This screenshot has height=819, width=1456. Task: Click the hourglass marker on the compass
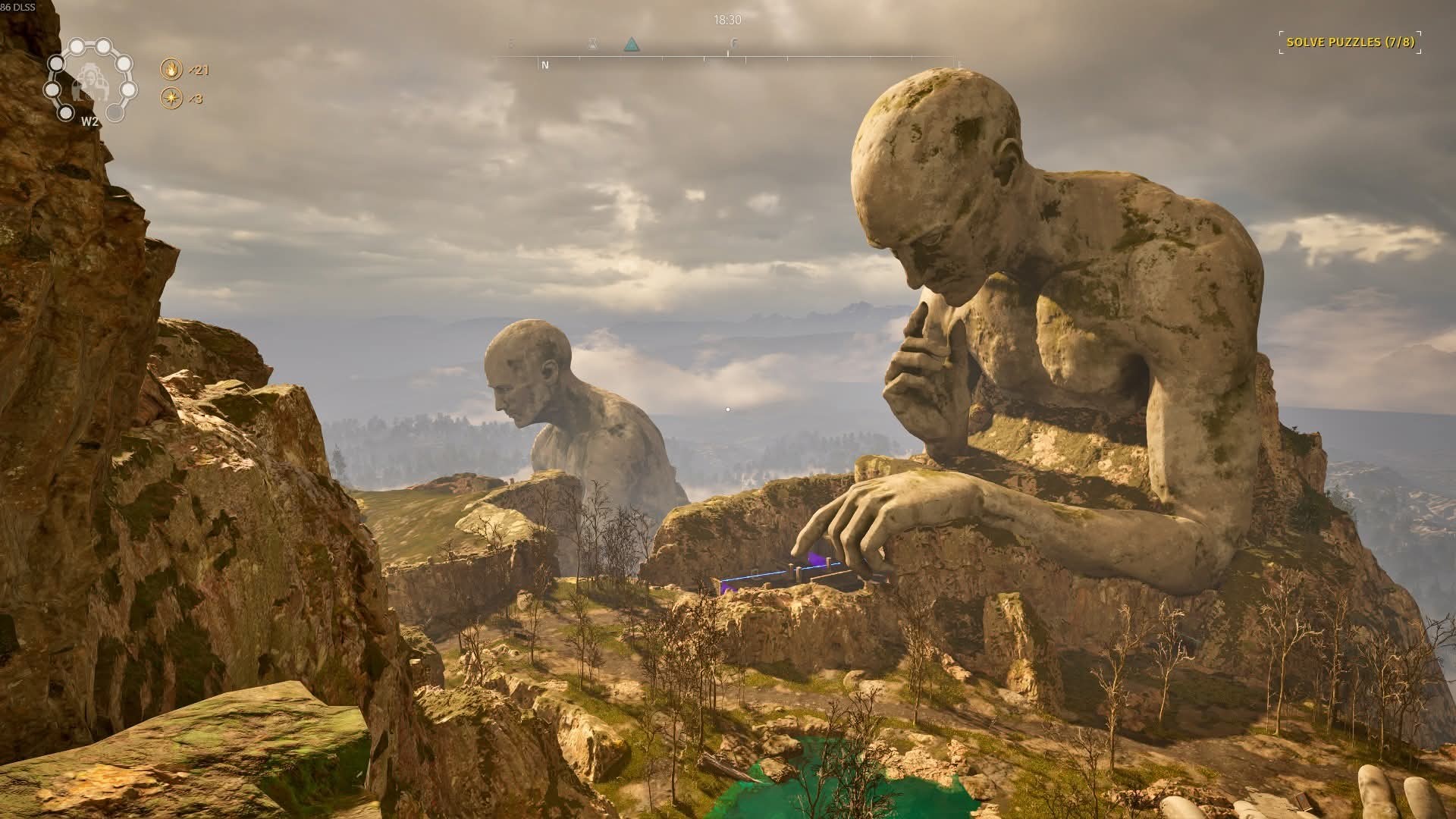593,45
